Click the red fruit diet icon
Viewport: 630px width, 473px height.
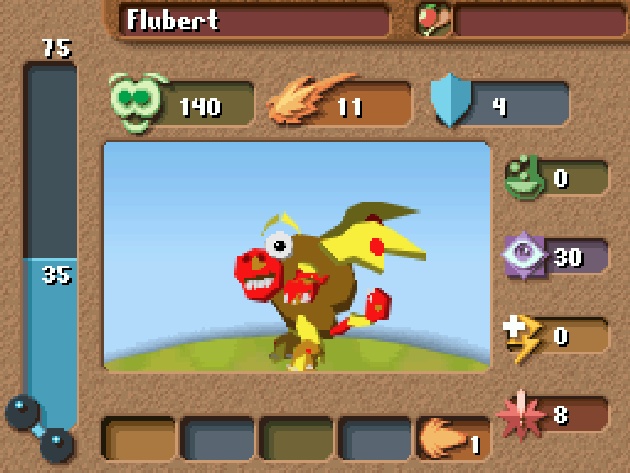tap(435, 19)
